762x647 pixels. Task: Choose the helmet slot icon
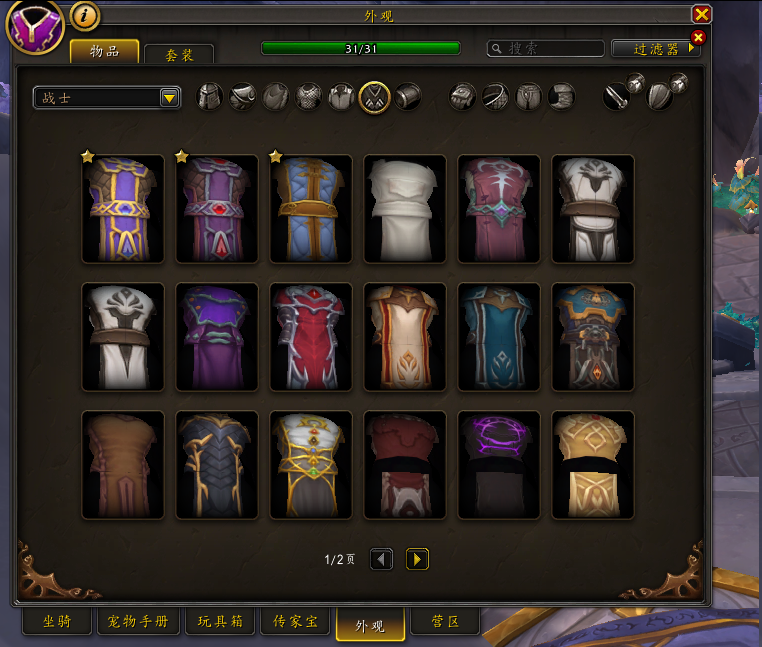click(209, 96)
